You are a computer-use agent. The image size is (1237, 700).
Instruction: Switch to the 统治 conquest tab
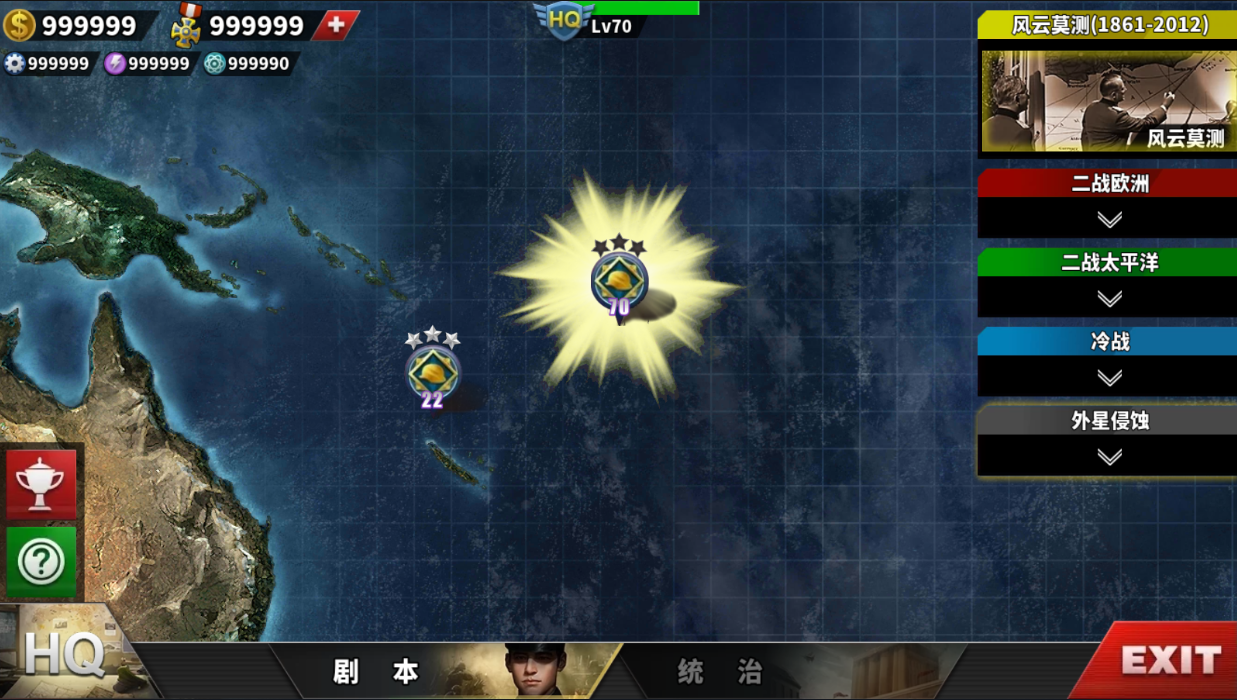[x=720, y=671]
